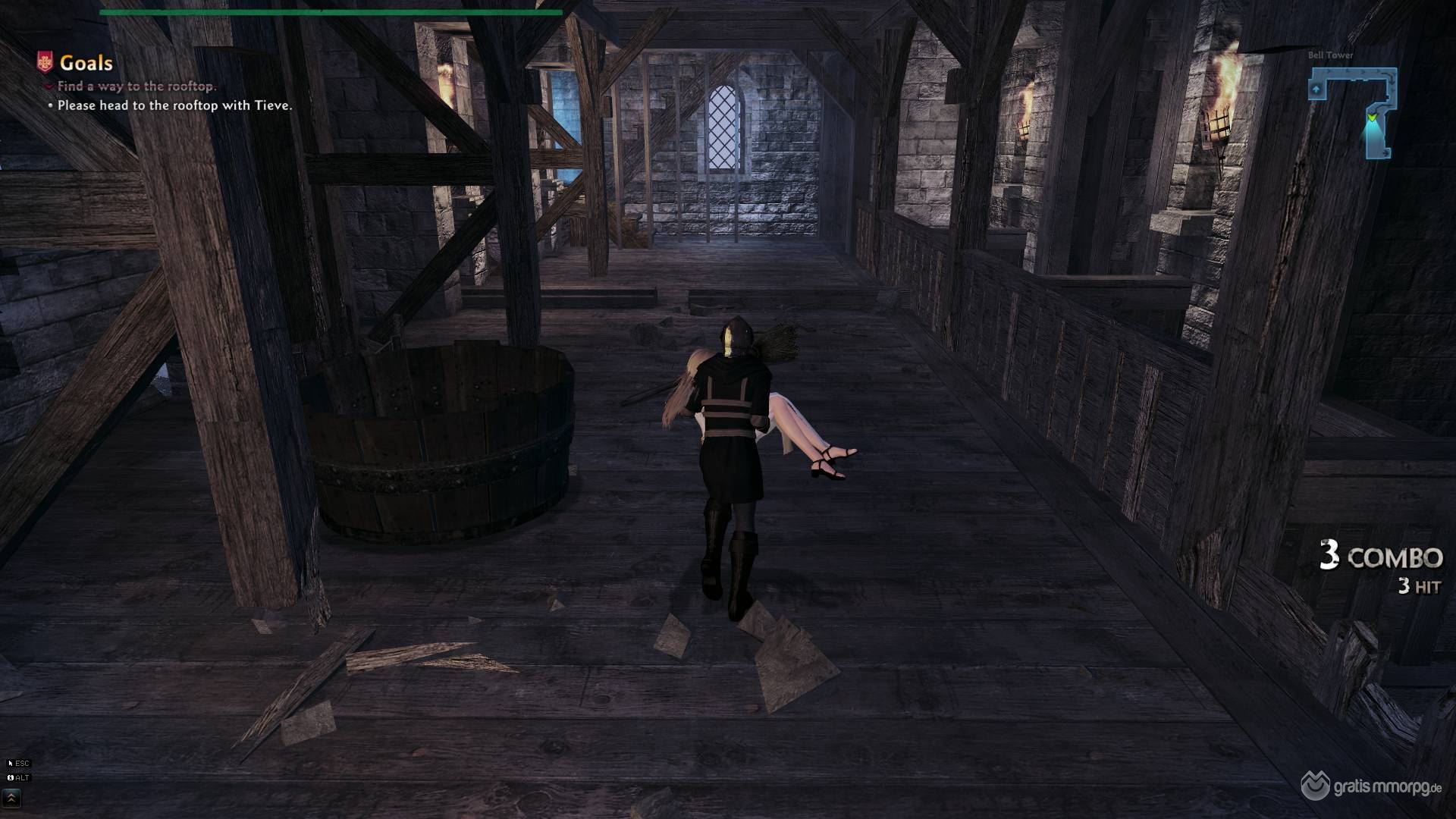
Task: Open the Bell Tower minimap
Action: coord(1354,112)
